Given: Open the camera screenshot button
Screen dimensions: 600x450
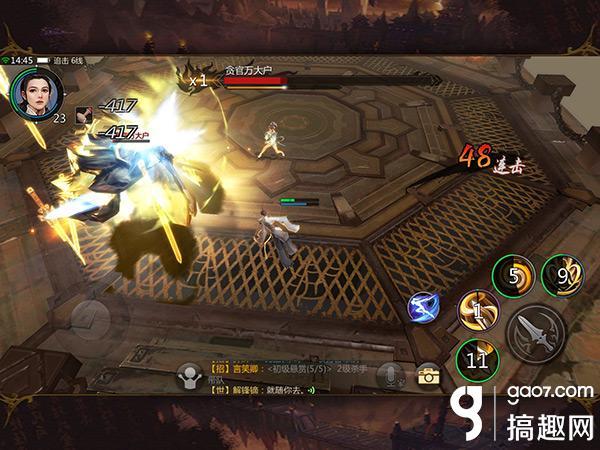Looking at the screenshot, I should click(x=429, y=375).
